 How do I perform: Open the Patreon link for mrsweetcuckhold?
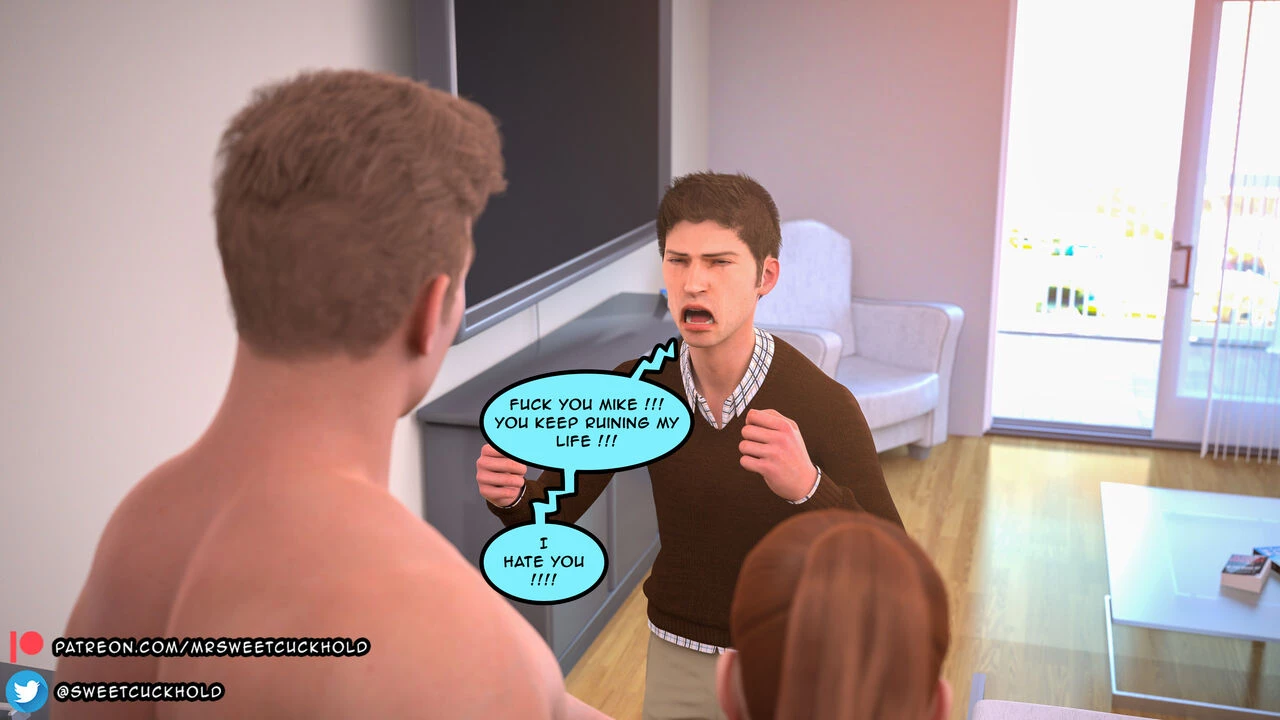[x=211, y=647]
